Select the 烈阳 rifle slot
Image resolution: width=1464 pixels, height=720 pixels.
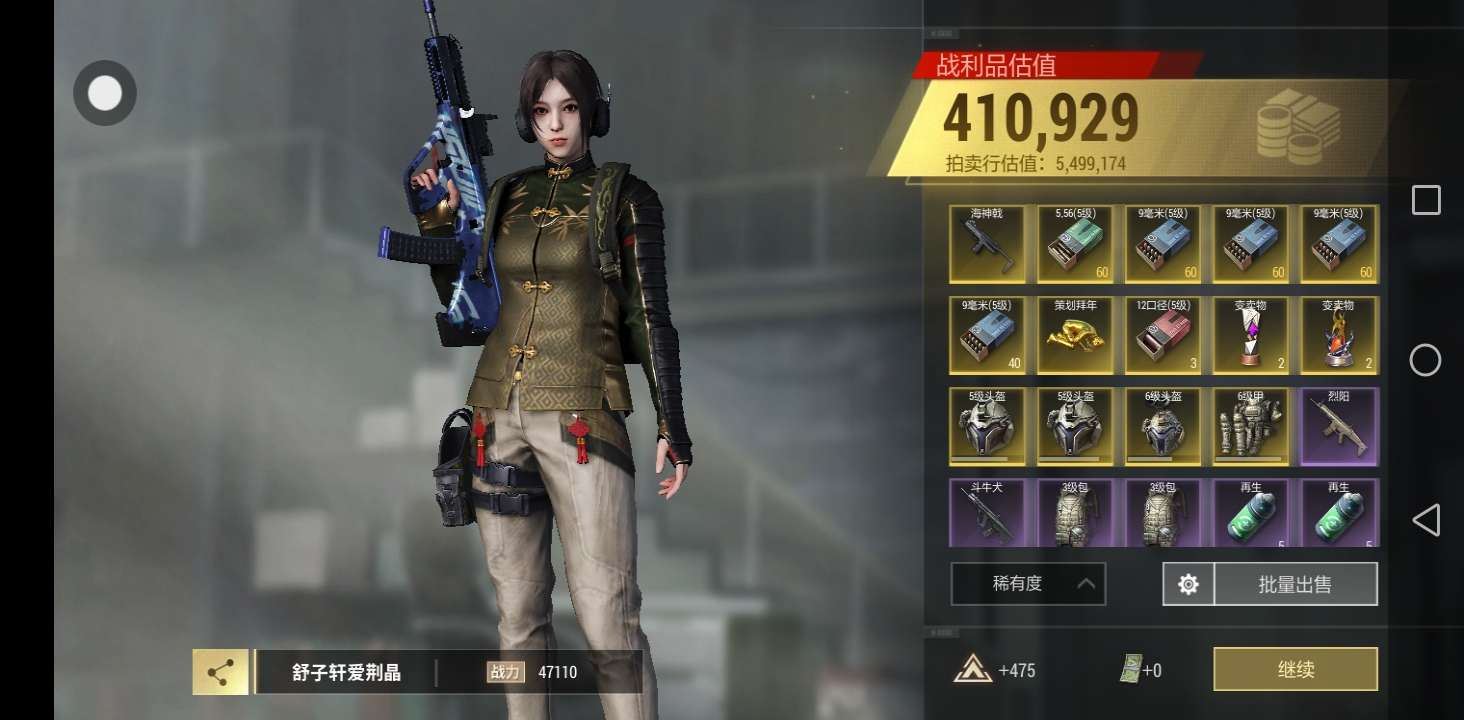pyautogui.click(x=1339, y=427)
